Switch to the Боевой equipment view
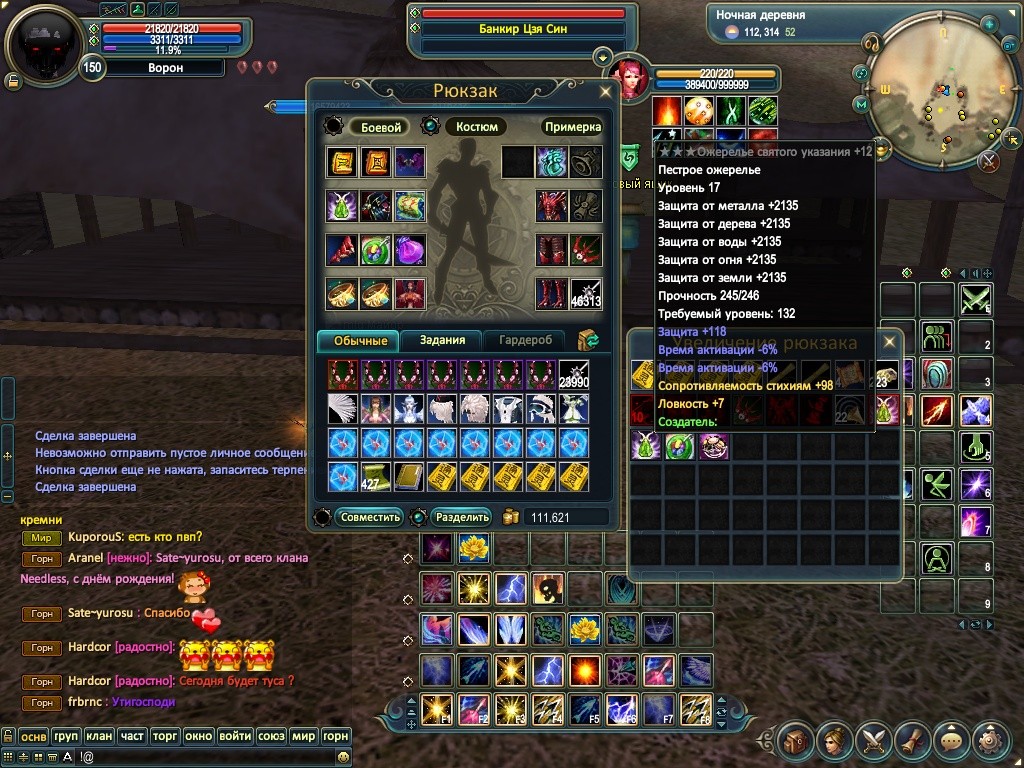This screenshot has height=768, width=1024. 381,127
